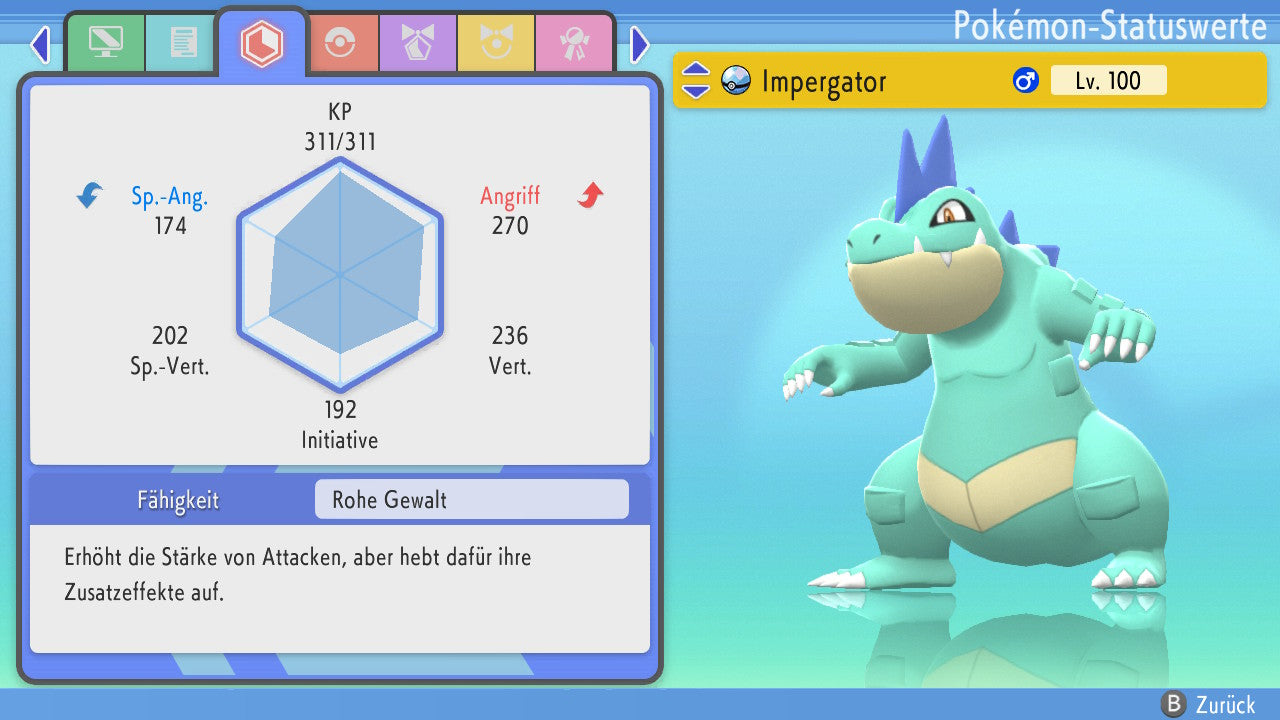Open the yellow bow contest moves tab
The image size is (1280, 720).
click(496, 43)
